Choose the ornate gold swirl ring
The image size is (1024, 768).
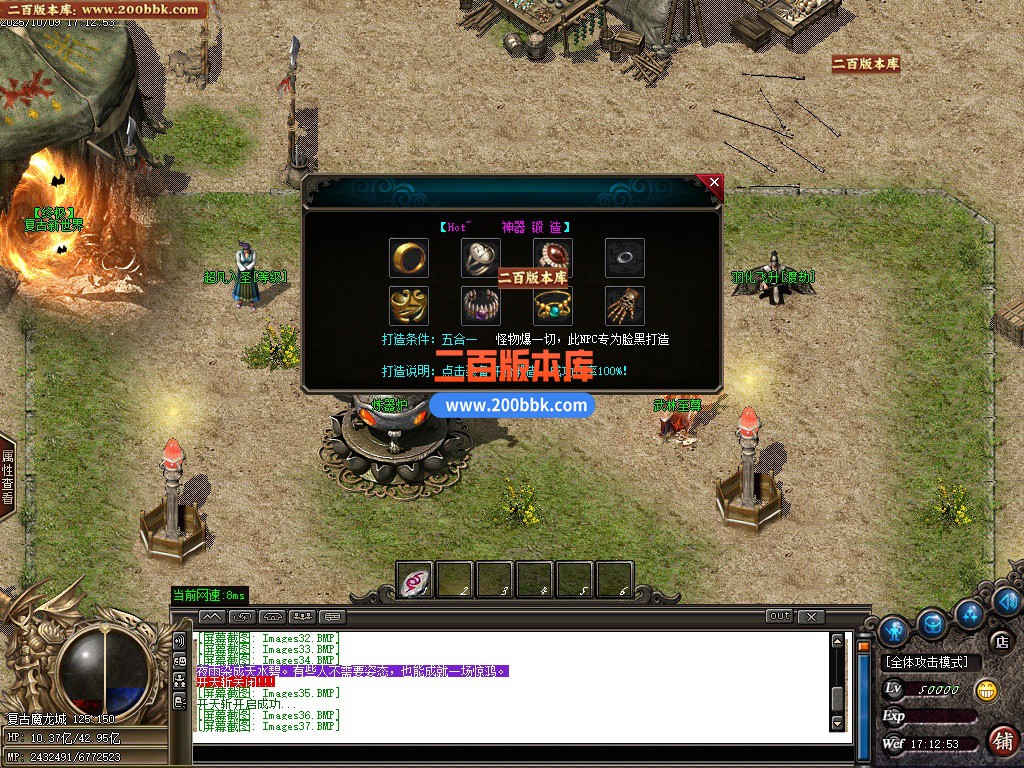tap(409, 305)
